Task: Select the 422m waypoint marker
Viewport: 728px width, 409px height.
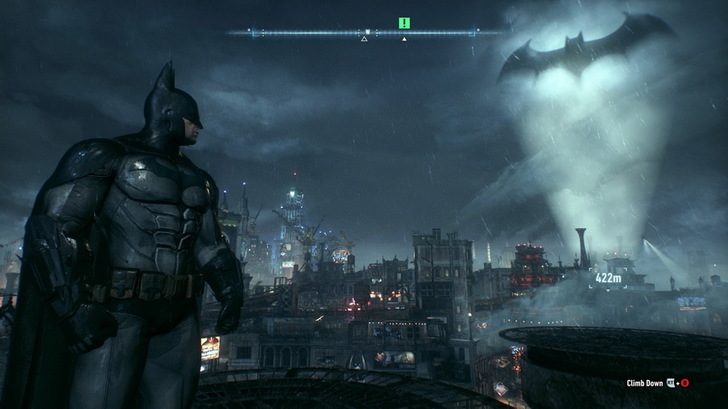Action: [x=608, y=278]
